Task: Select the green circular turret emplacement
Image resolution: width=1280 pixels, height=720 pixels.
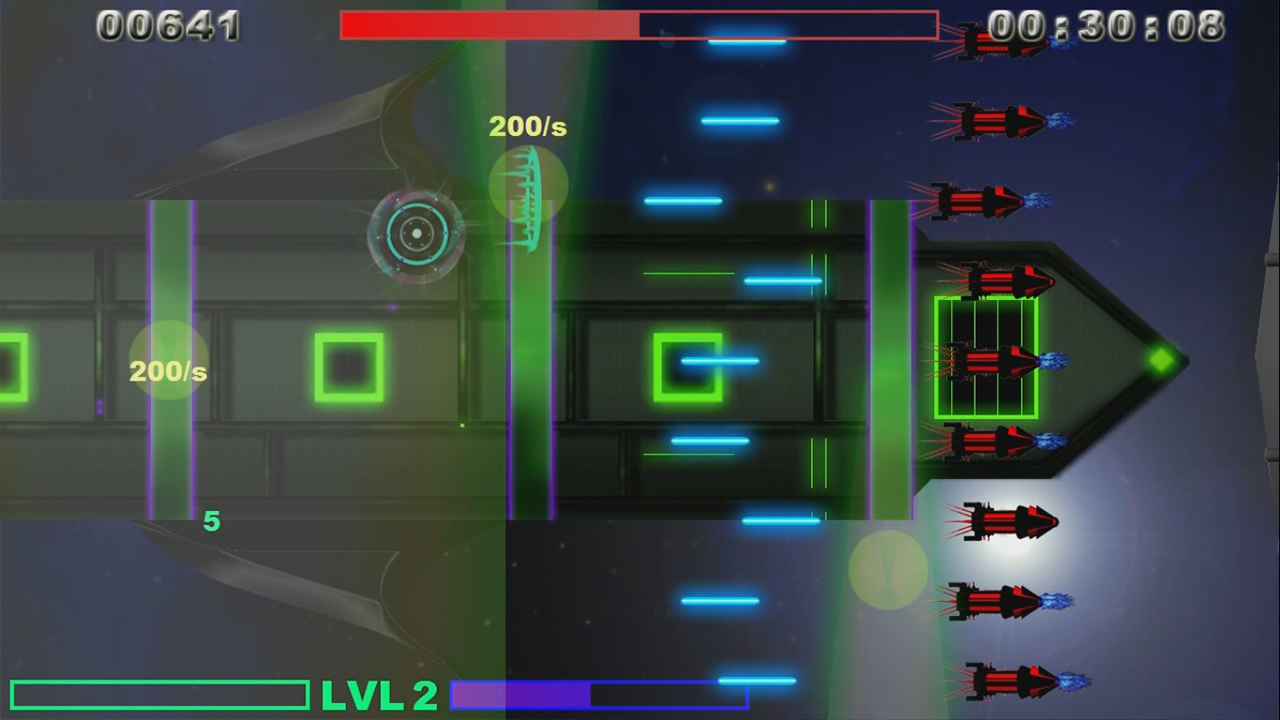Action: (417, 233)
